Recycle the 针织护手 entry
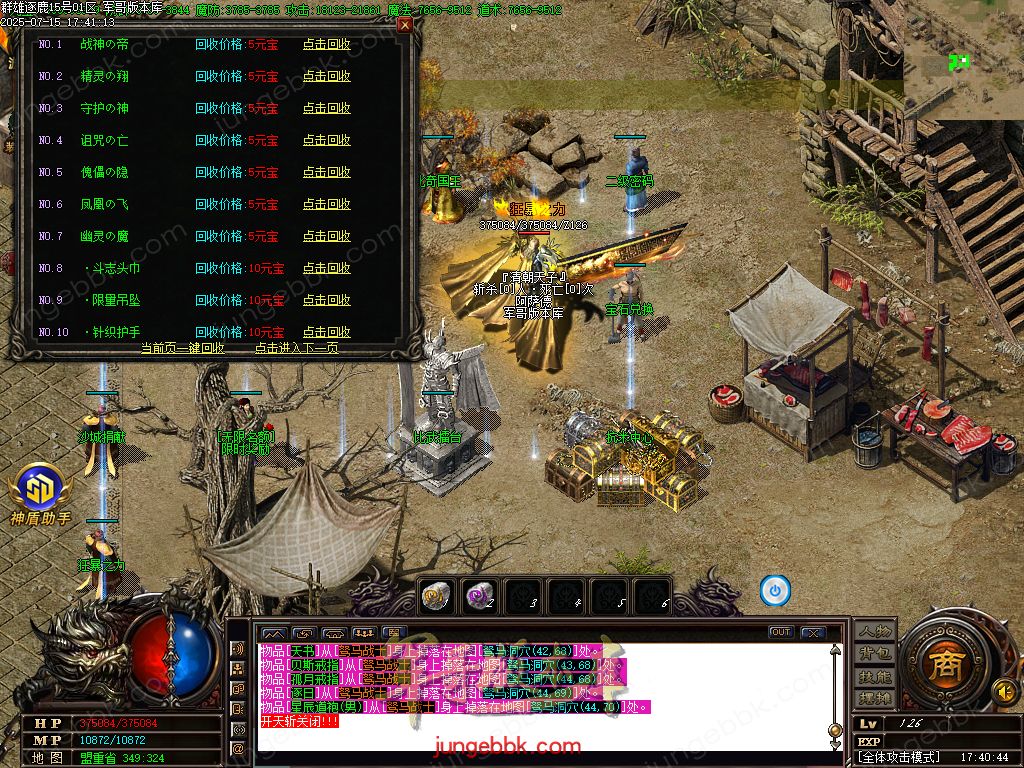 coord(327,332)
